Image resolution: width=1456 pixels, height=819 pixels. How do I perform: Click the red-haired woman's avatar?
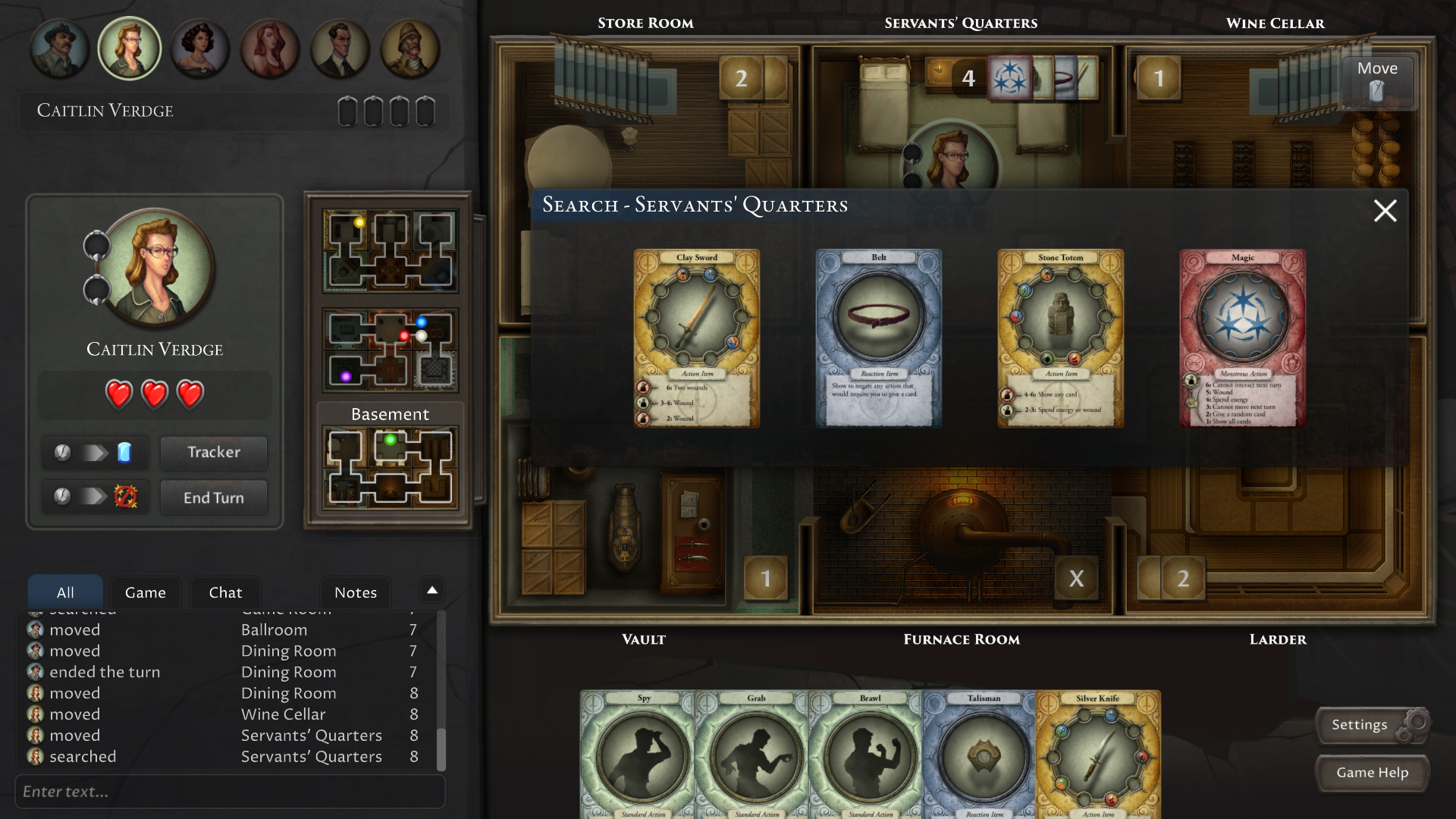click(x=271, y=48)
